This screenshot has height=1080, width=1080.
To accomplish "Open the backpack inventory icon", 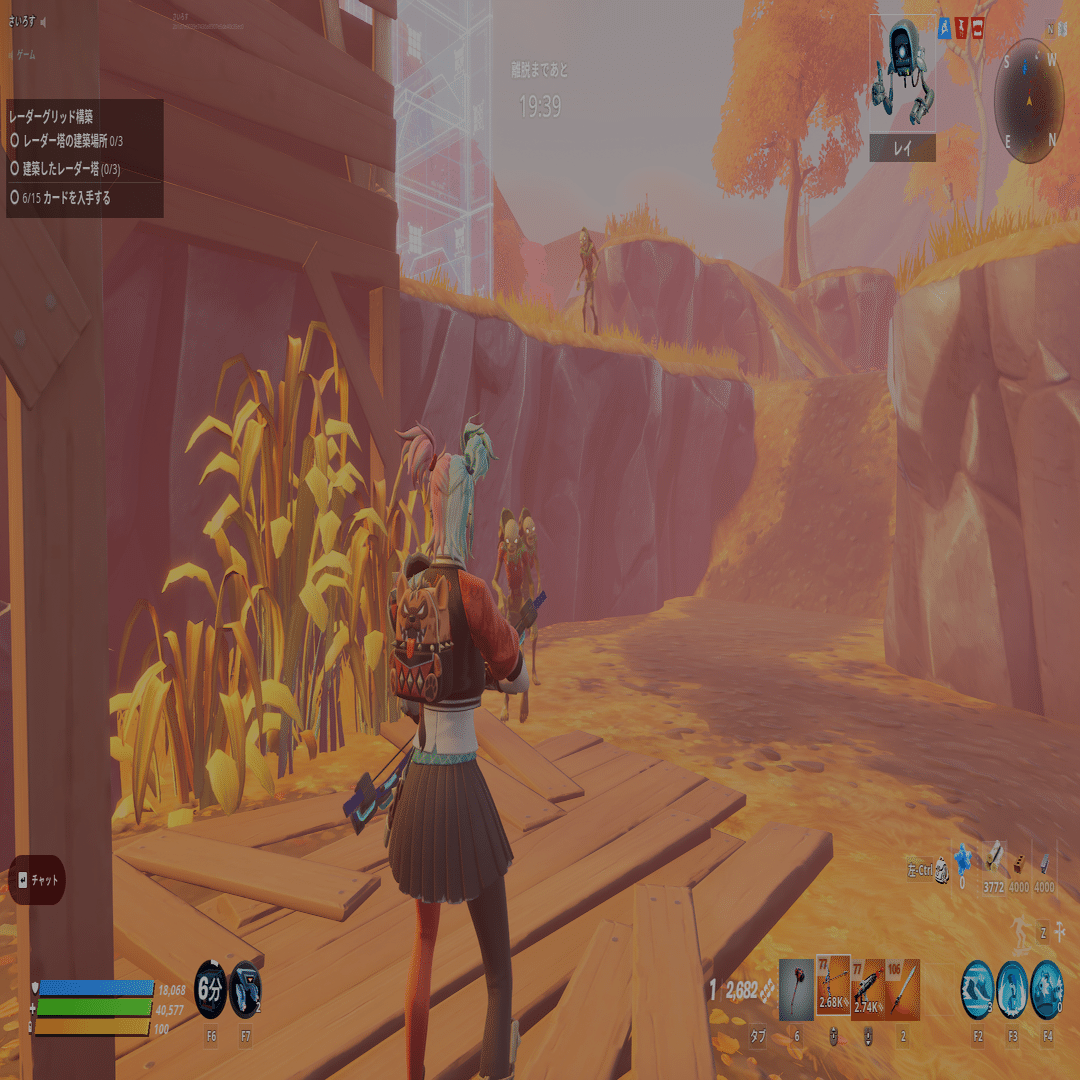I will click(941, 872).
